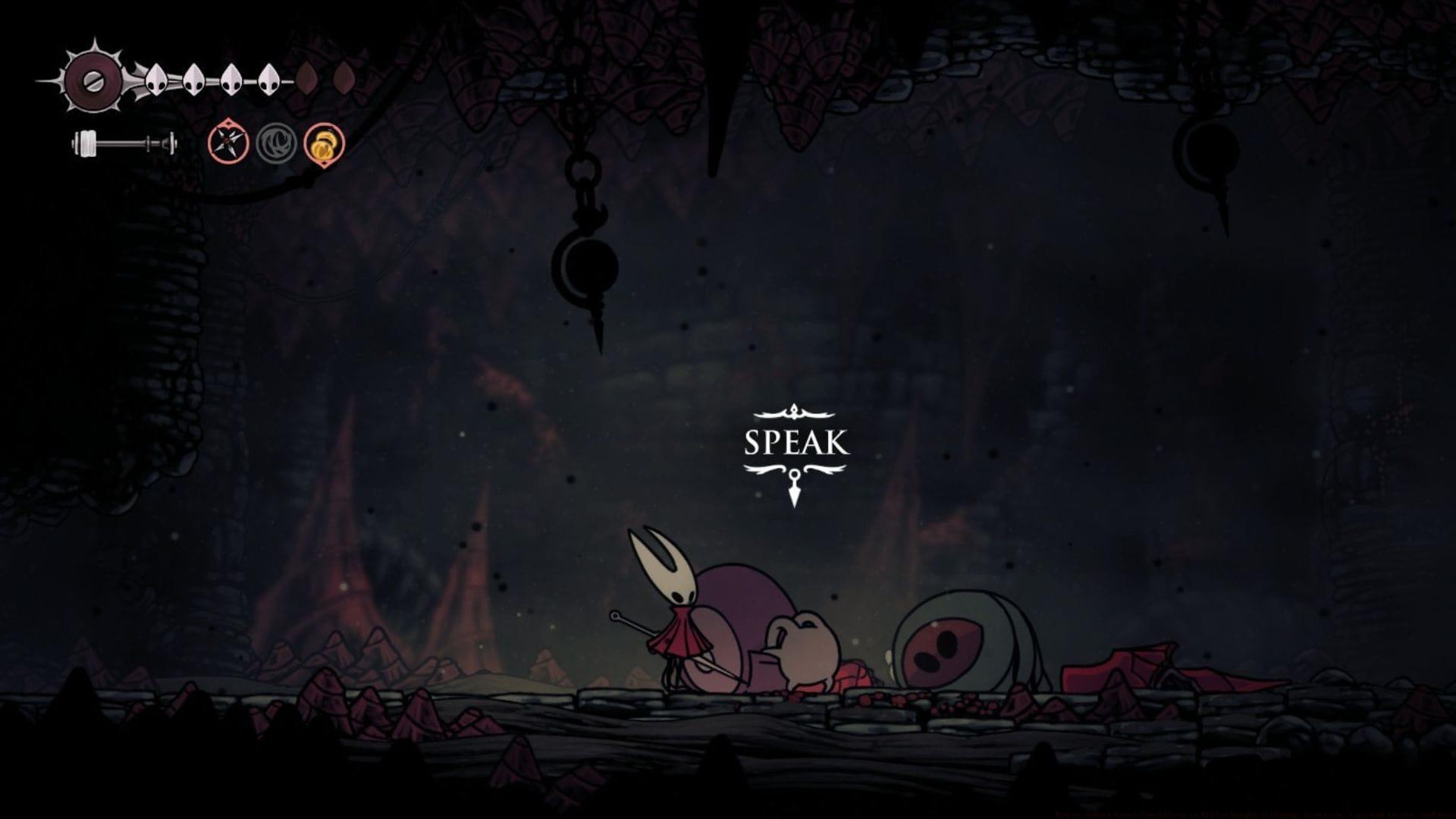Expand the SPEAK ornamental bottom flourish
1456x819 pixels.
pos(793,470)
